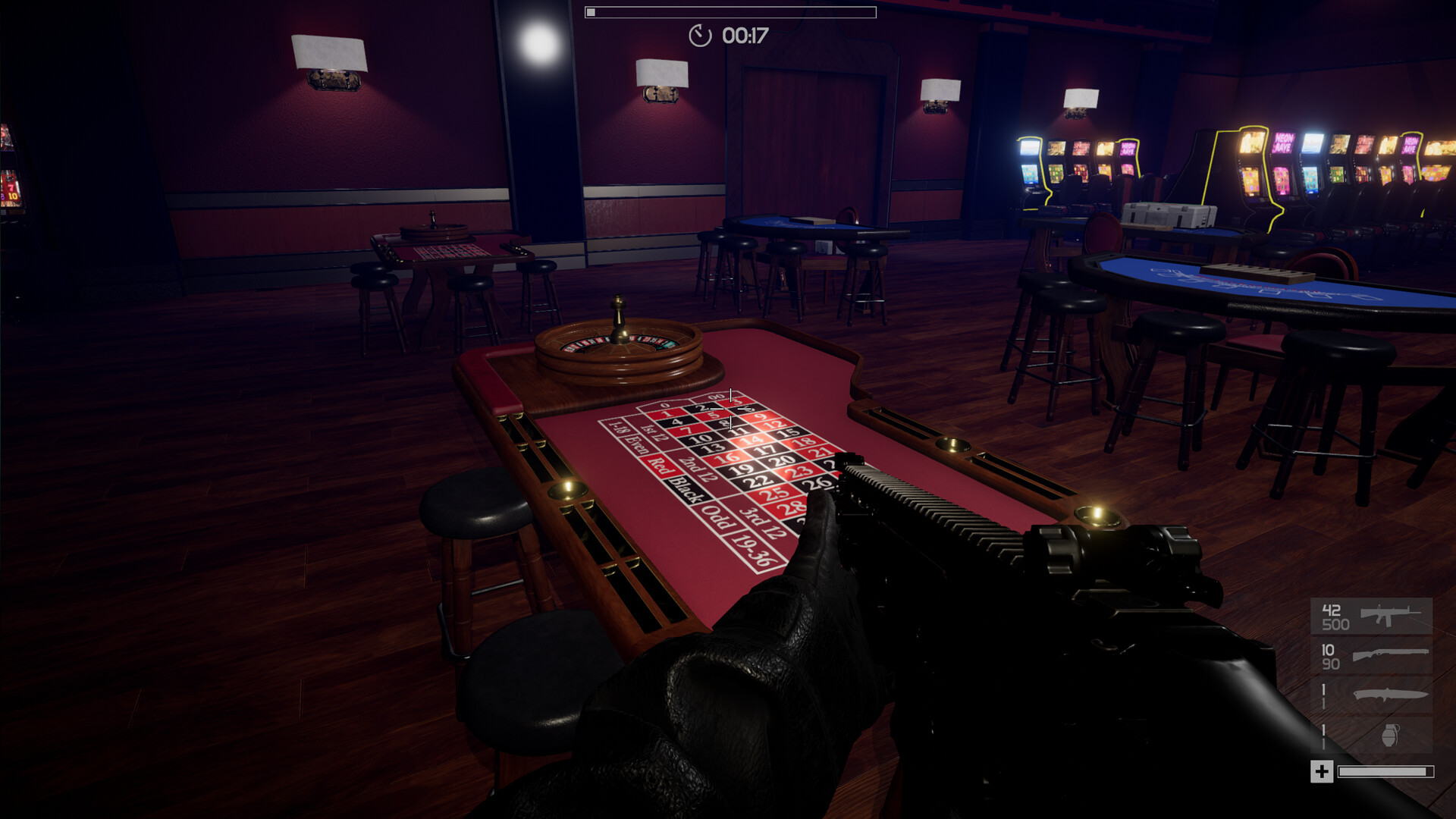The width and height of the screenshot is (1456, 819).
Task: Pick the 3rd 12 betting section
Action: [764, 522]
